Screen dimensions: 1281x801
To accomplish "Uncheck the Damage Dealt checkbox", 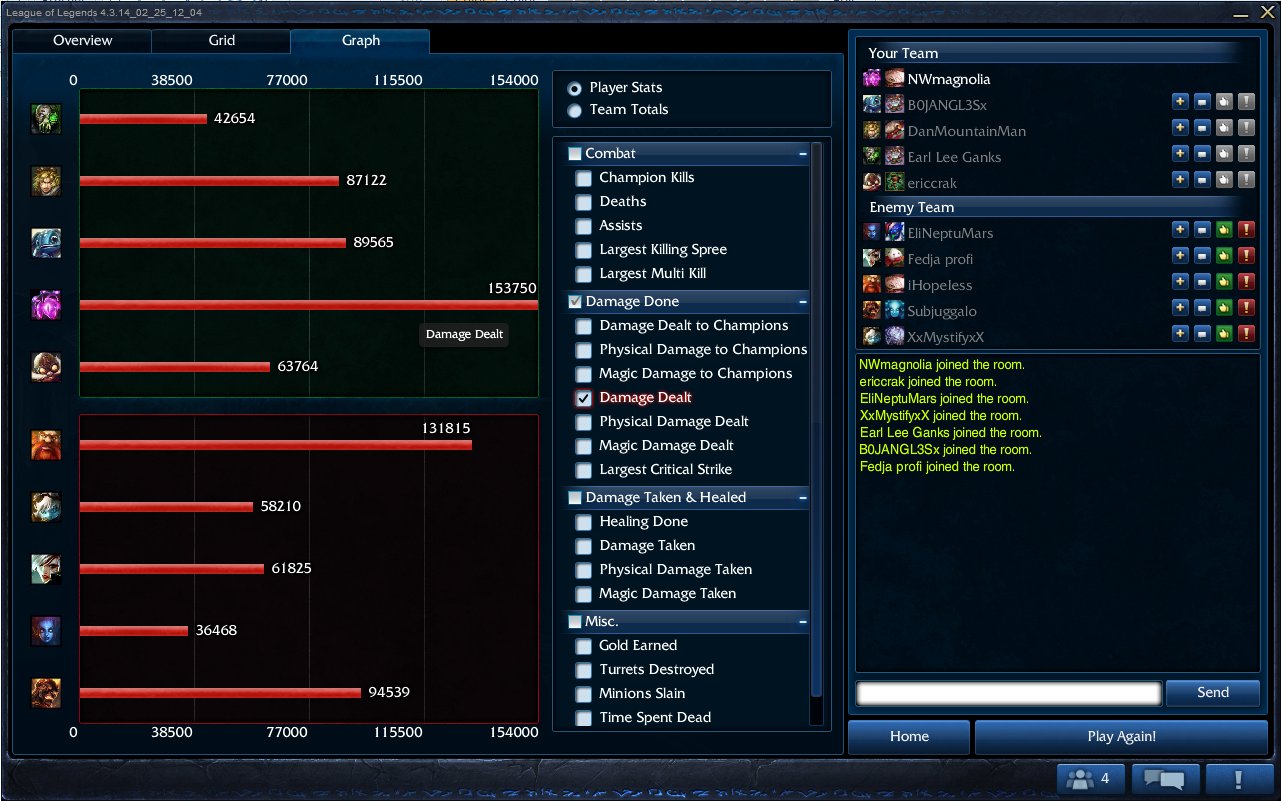I will (x=584, y=399).
